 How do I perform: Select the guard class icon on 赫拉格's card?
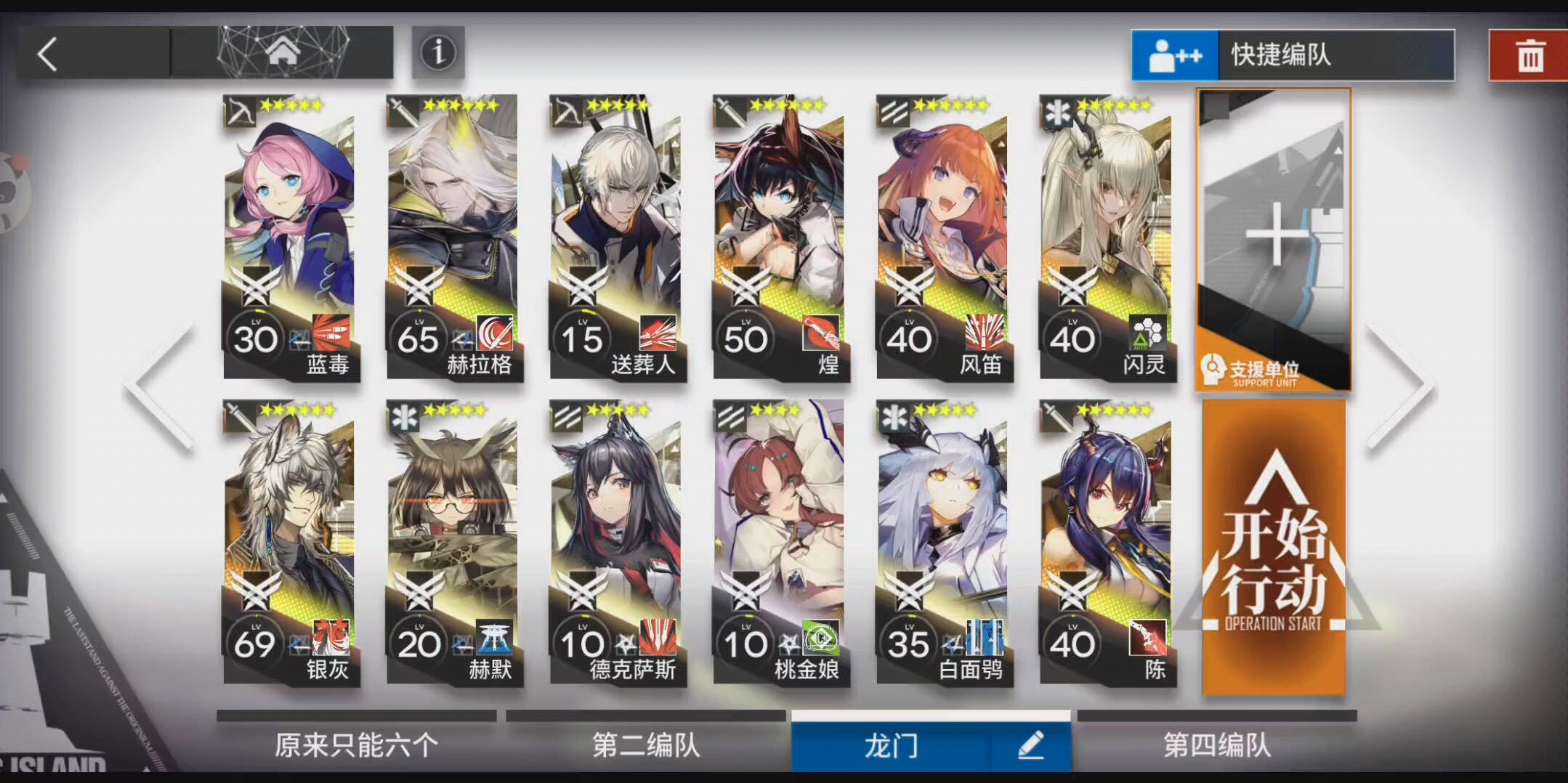[x=401, y=111]
